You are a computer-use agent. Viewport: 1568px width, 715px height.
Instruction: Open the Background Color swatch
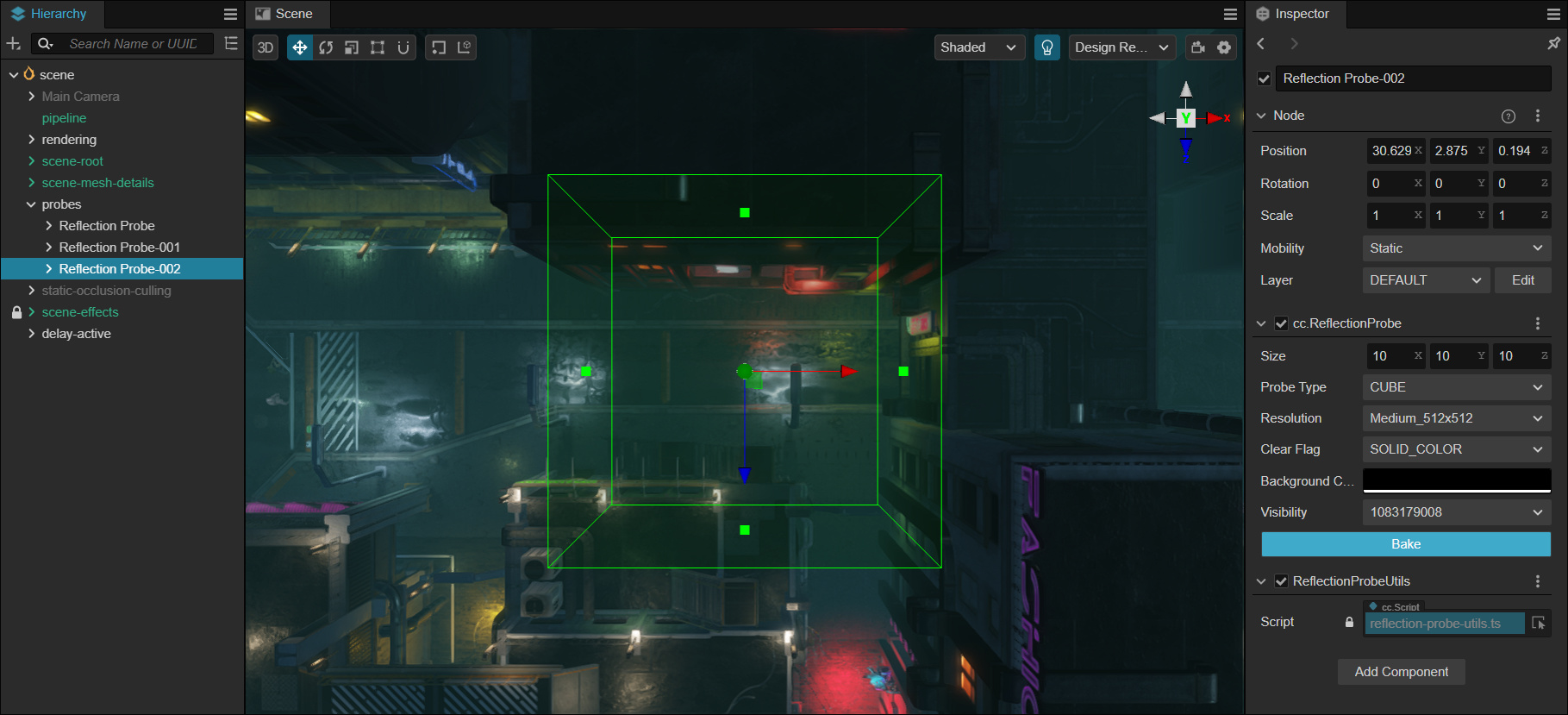point(1456,480)
